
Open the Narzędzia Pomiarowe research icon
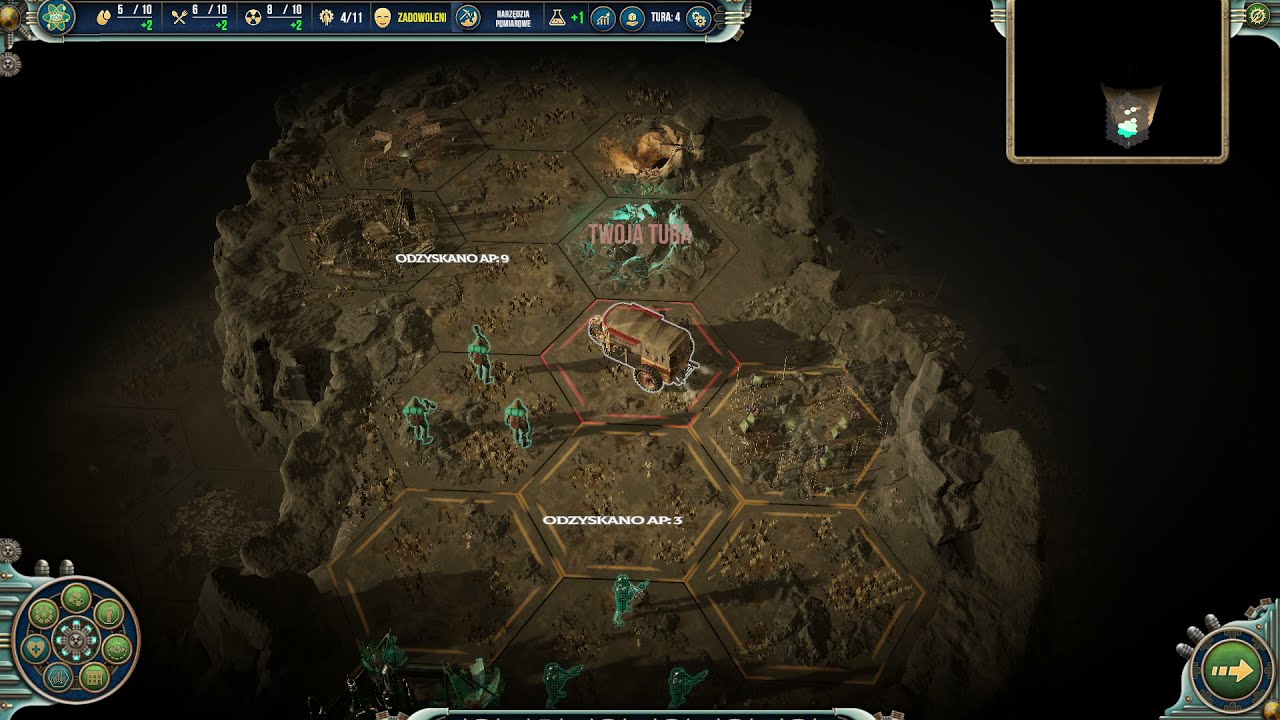click(468, 17)
